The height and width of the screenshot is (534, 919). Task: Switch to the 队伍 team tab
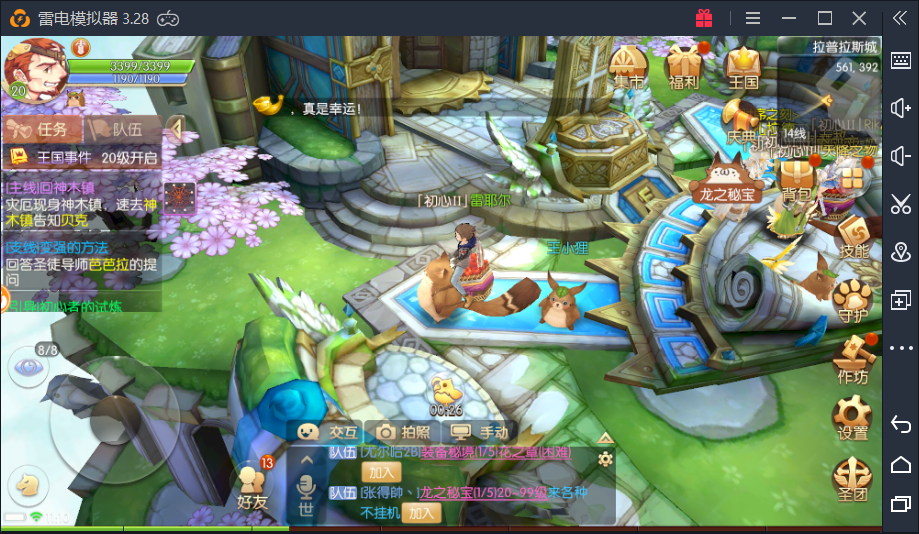tap(117, 129)
